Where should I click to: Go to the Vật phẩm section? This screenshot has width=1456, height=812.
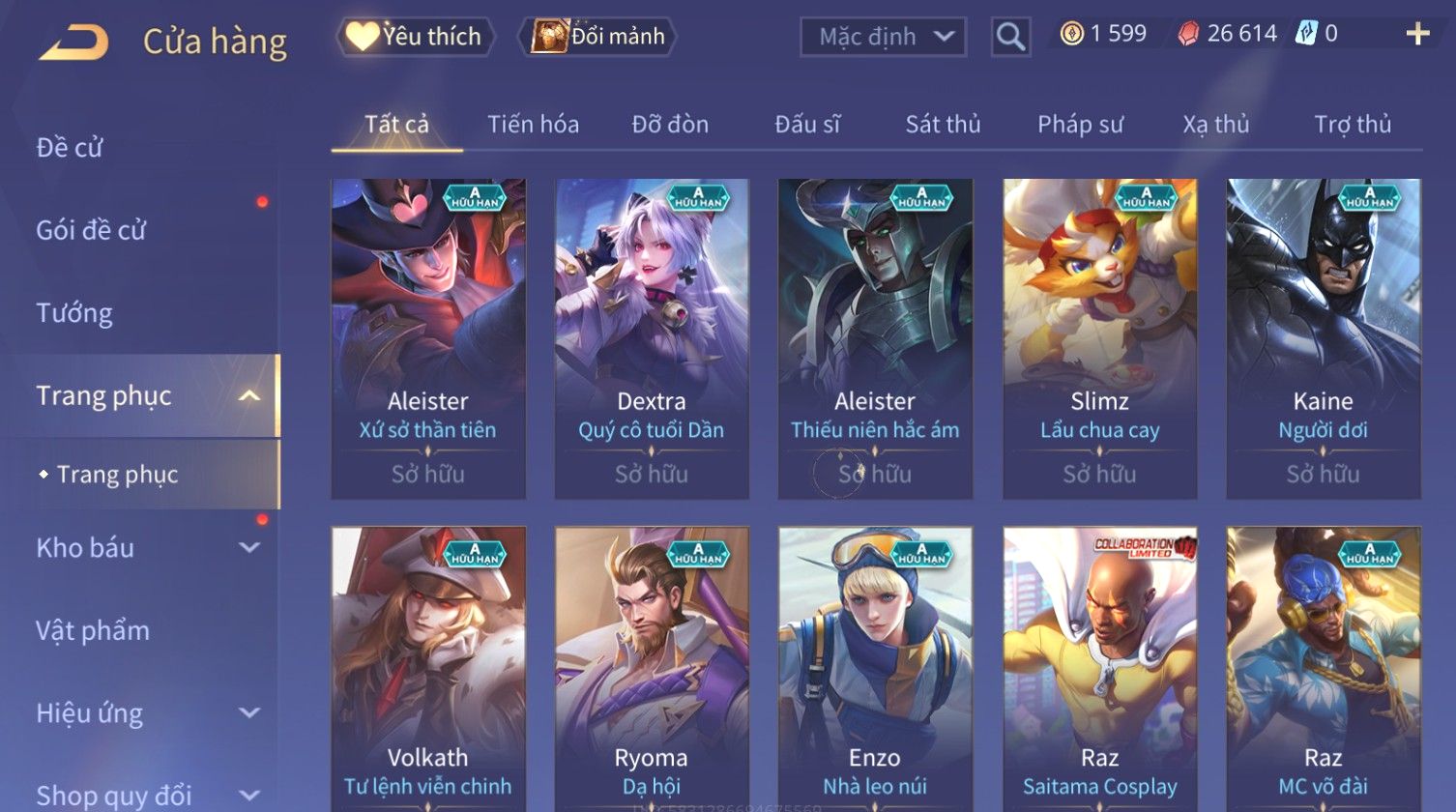pos(93,631)
